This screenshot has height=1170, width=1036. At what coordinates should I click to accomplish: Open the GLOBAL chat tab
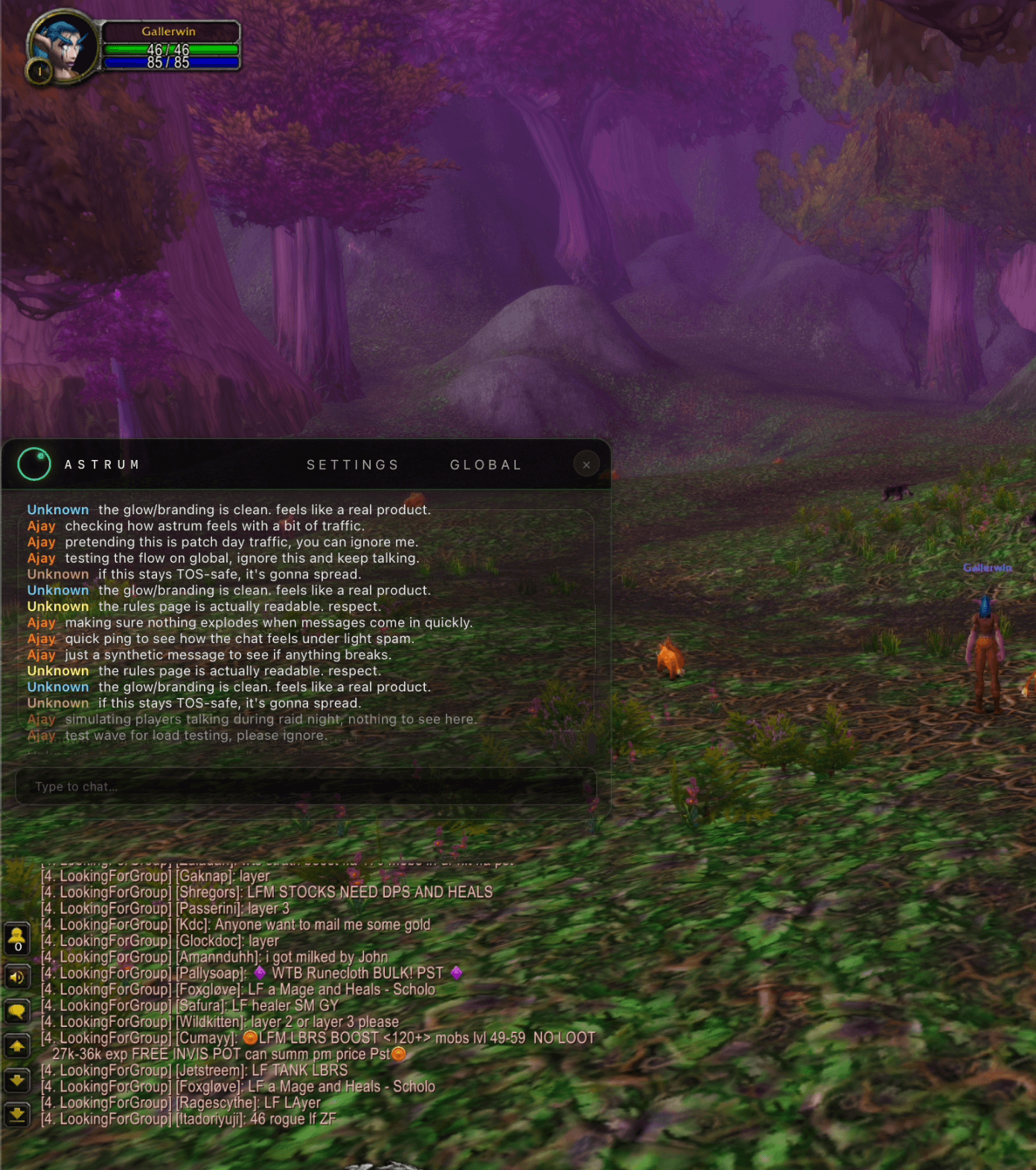tap(485, 464)
